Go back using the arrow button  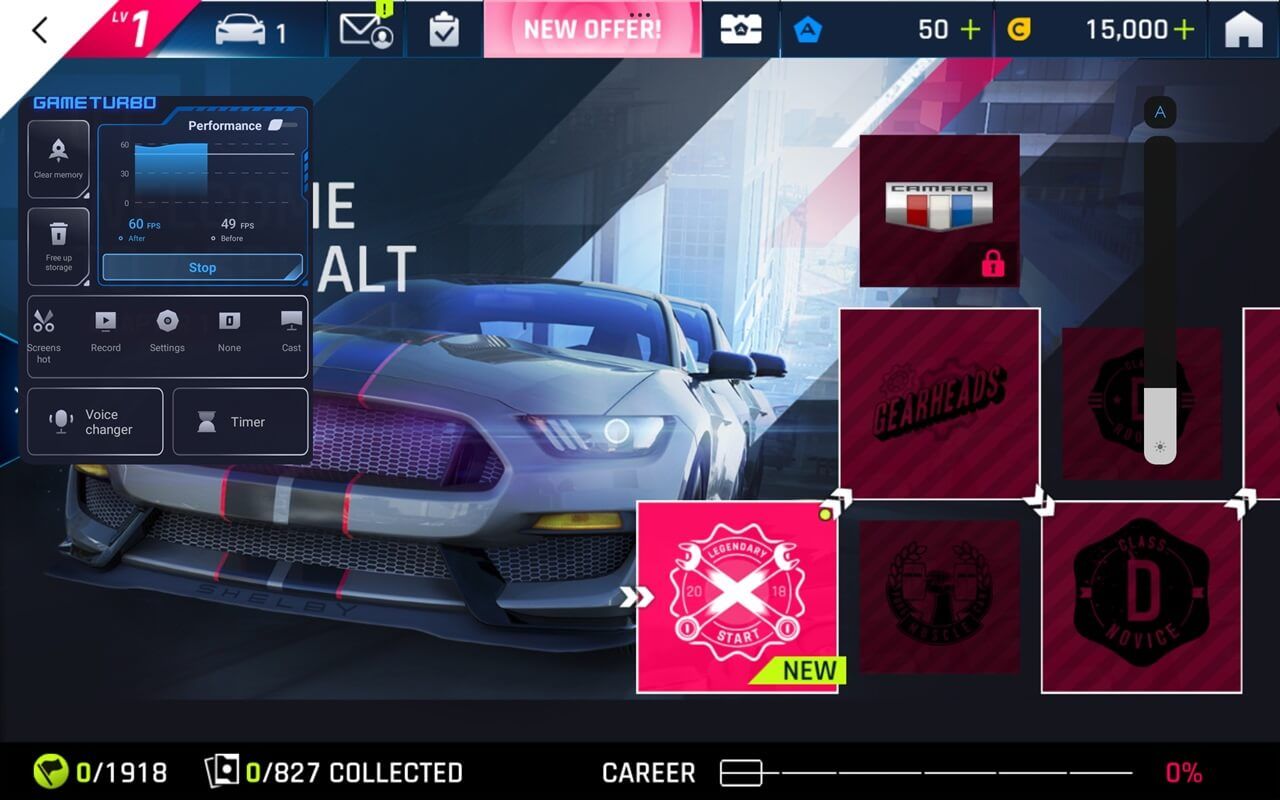tap(40, 30)
